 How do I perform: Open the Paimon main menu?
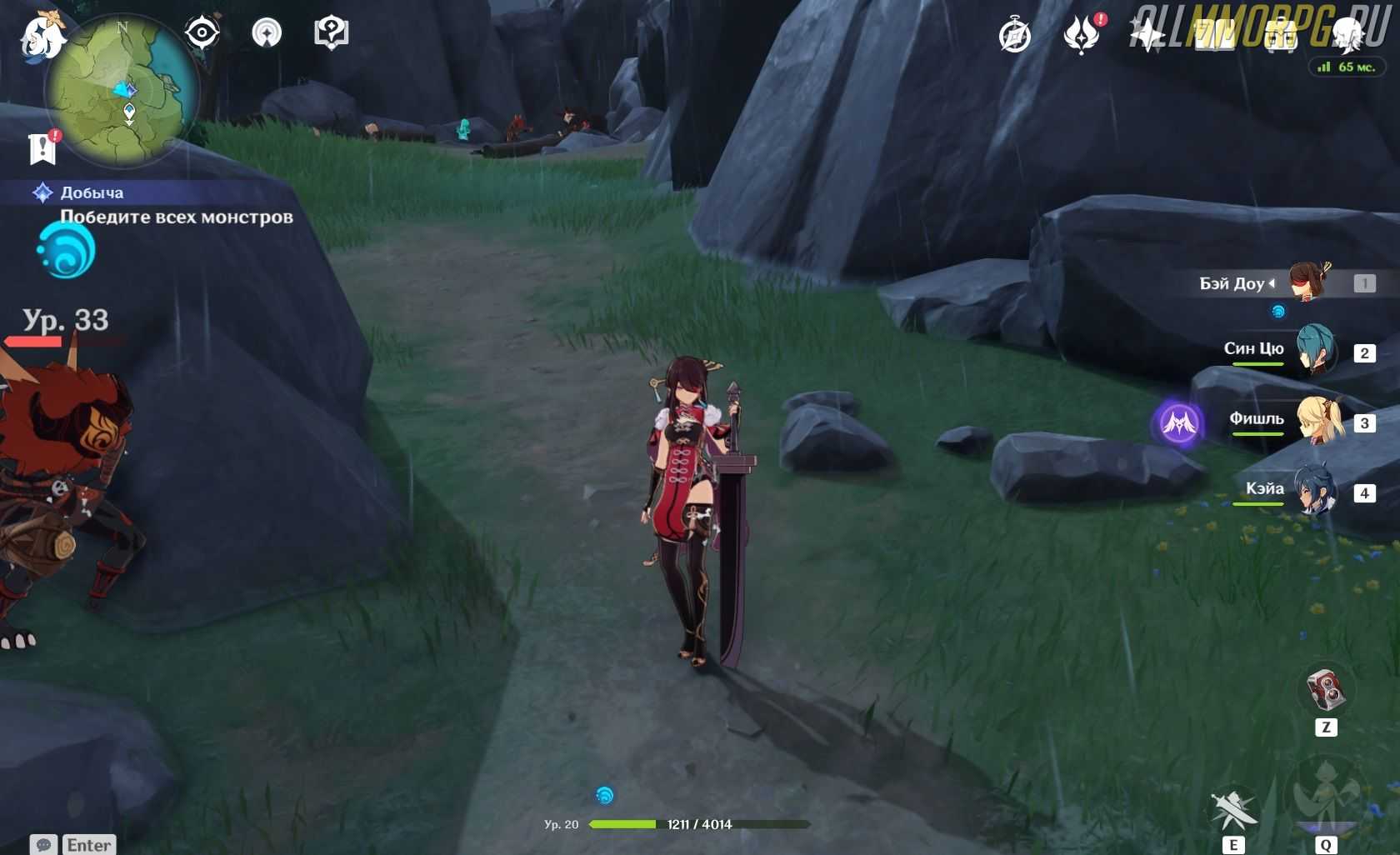(42, 37)
